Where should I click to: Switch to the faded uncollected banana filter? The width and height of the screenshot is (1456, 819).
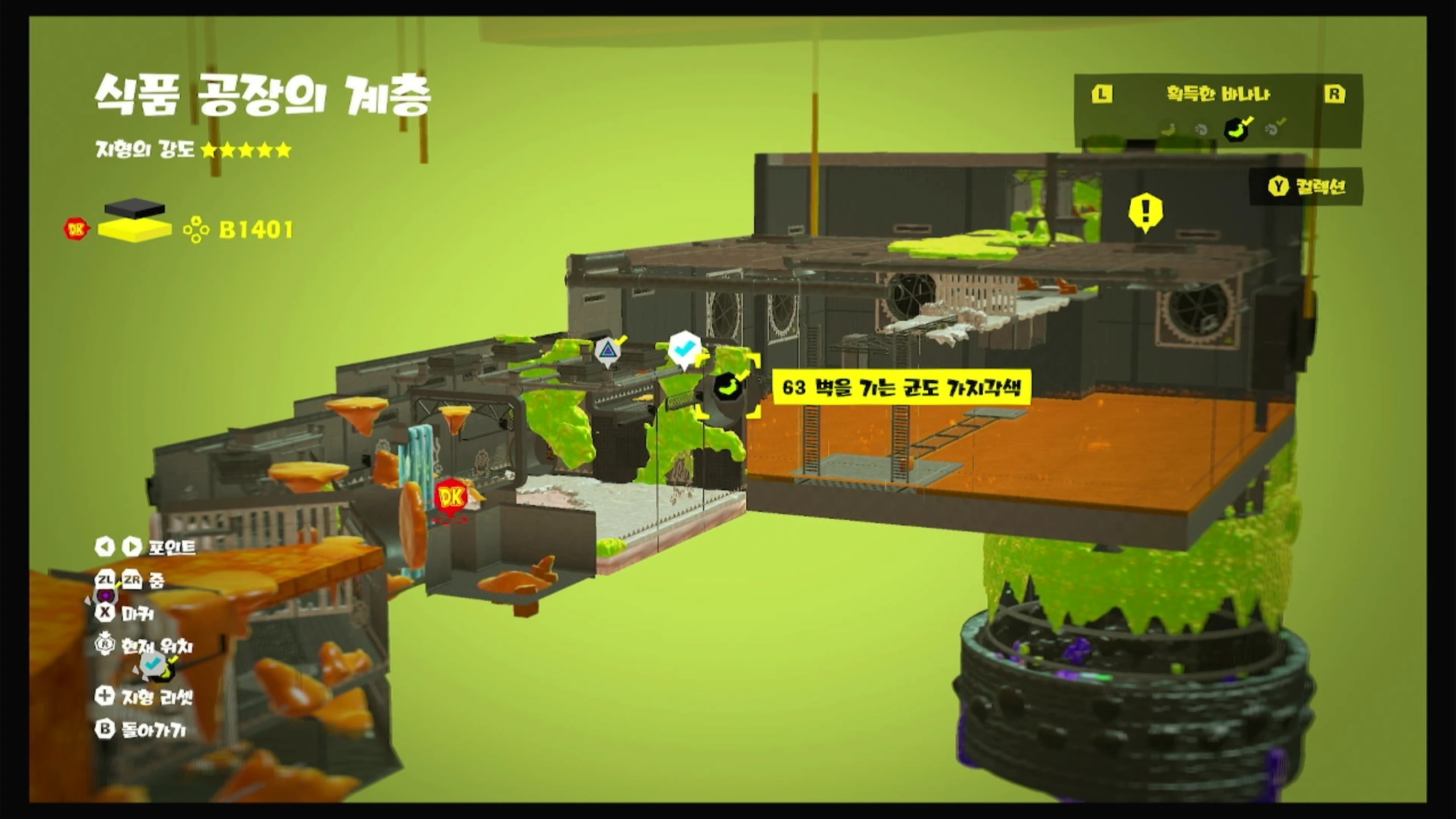tap(1168, 129)
